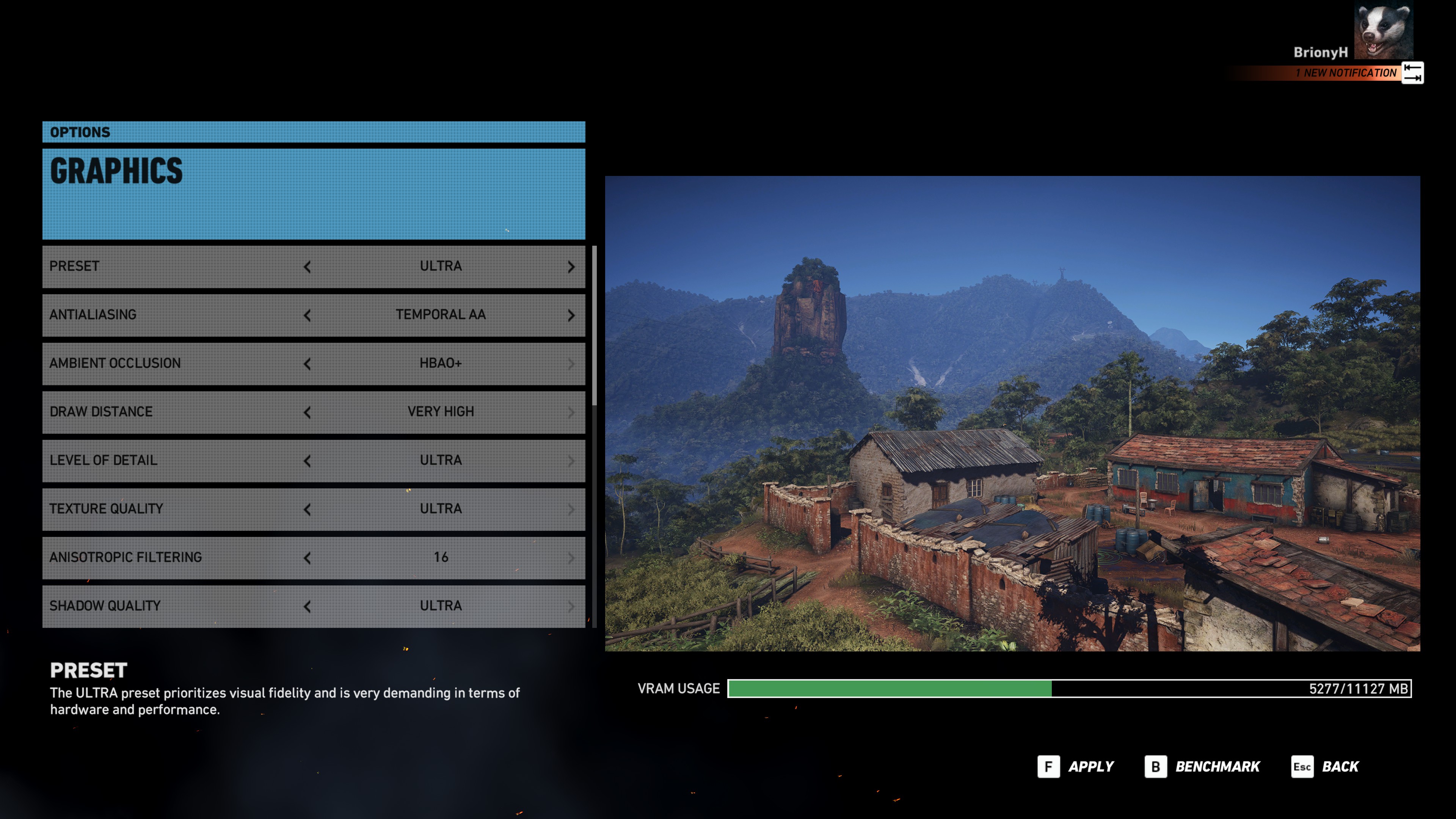1456x819 pixels.
Task: Lower Ambient Occlusion using its left arrow
Action: point(307,364)
